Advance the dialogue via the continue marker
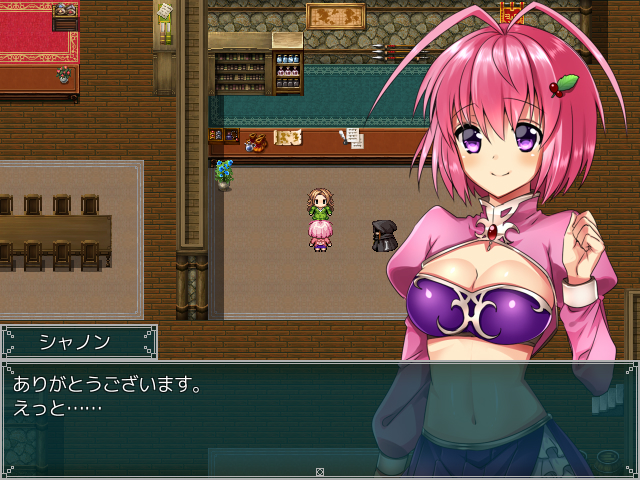Screen dimensions: 640x480 pos(320,471)
